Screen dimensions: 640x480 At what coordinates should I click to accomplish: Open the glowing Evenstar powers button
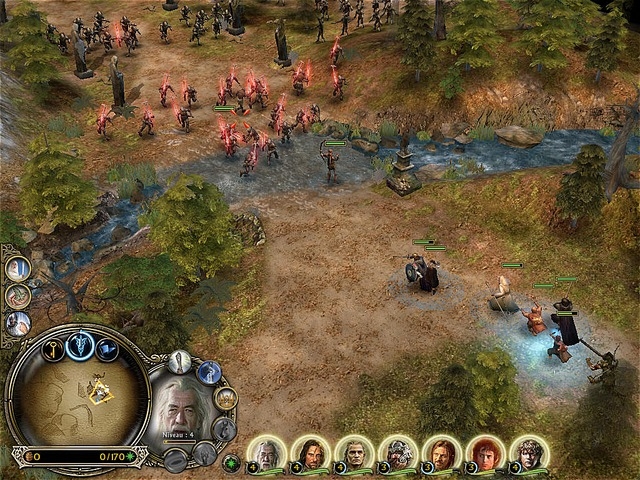click(79, 345)
